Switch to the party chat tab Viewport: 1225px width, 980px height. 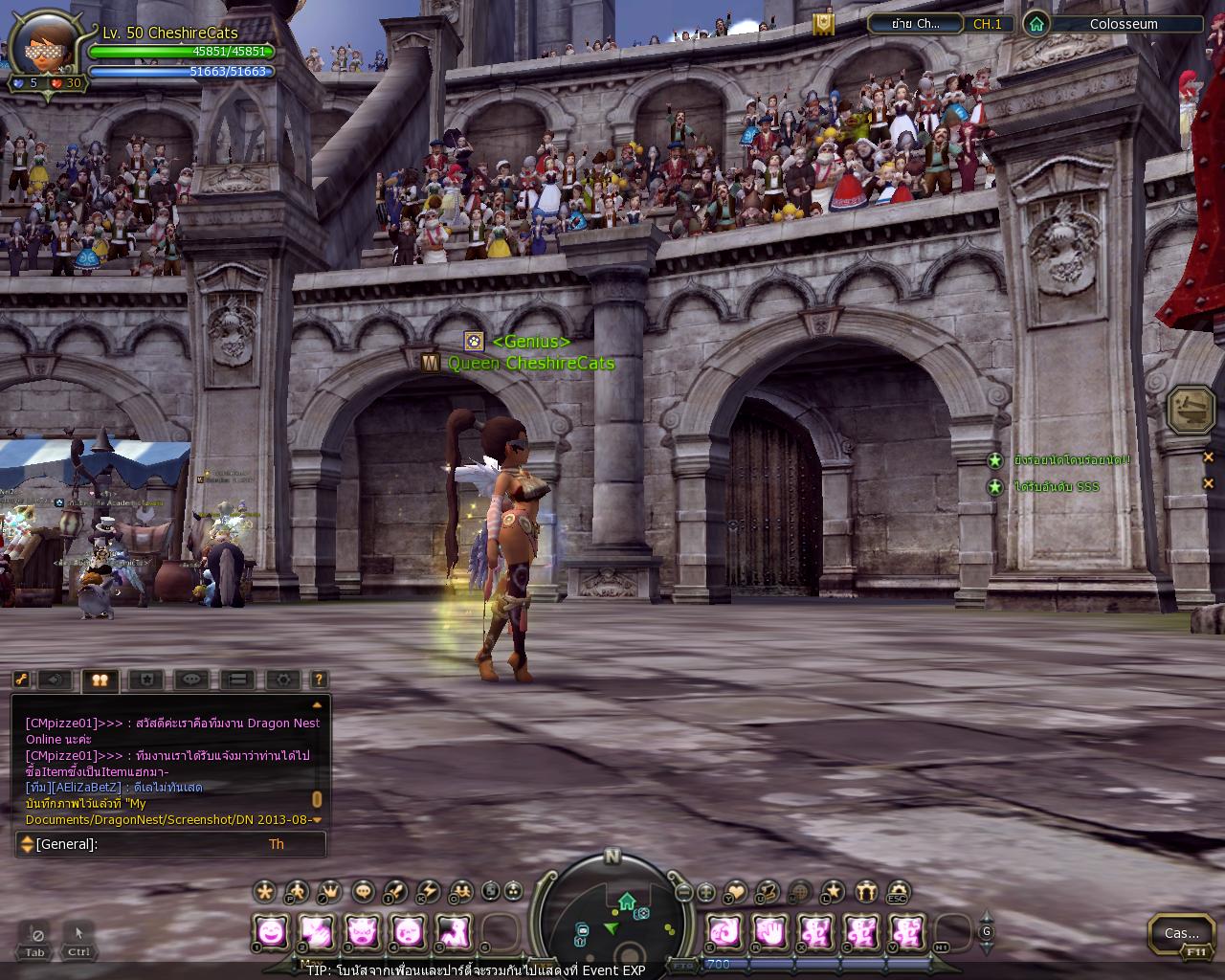click(100, 679)
